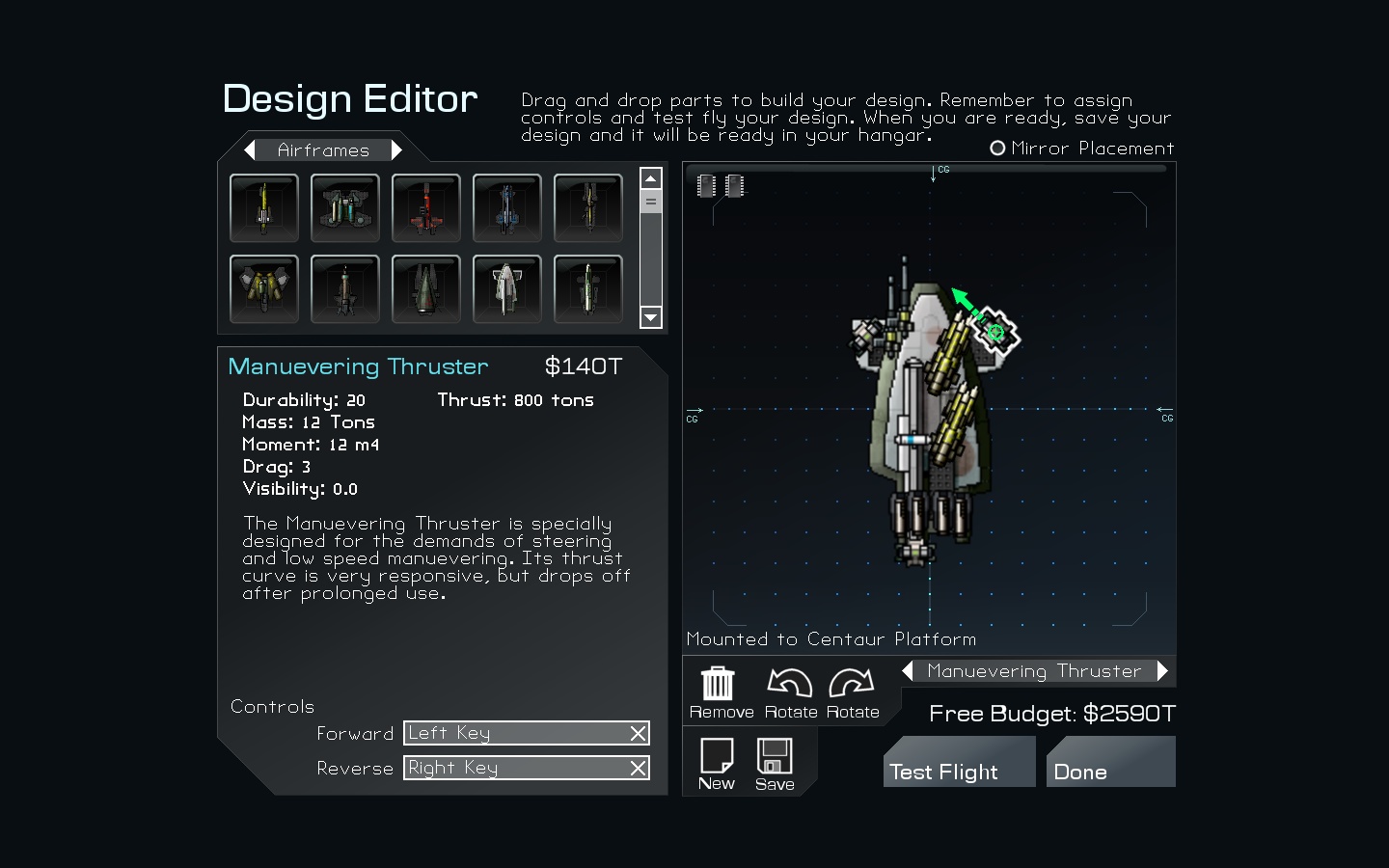Image resolution: width=1389 pixels, height=868 pixels.
Task: Select the right microchip icon above the canvas
Action: pos(736,185)
